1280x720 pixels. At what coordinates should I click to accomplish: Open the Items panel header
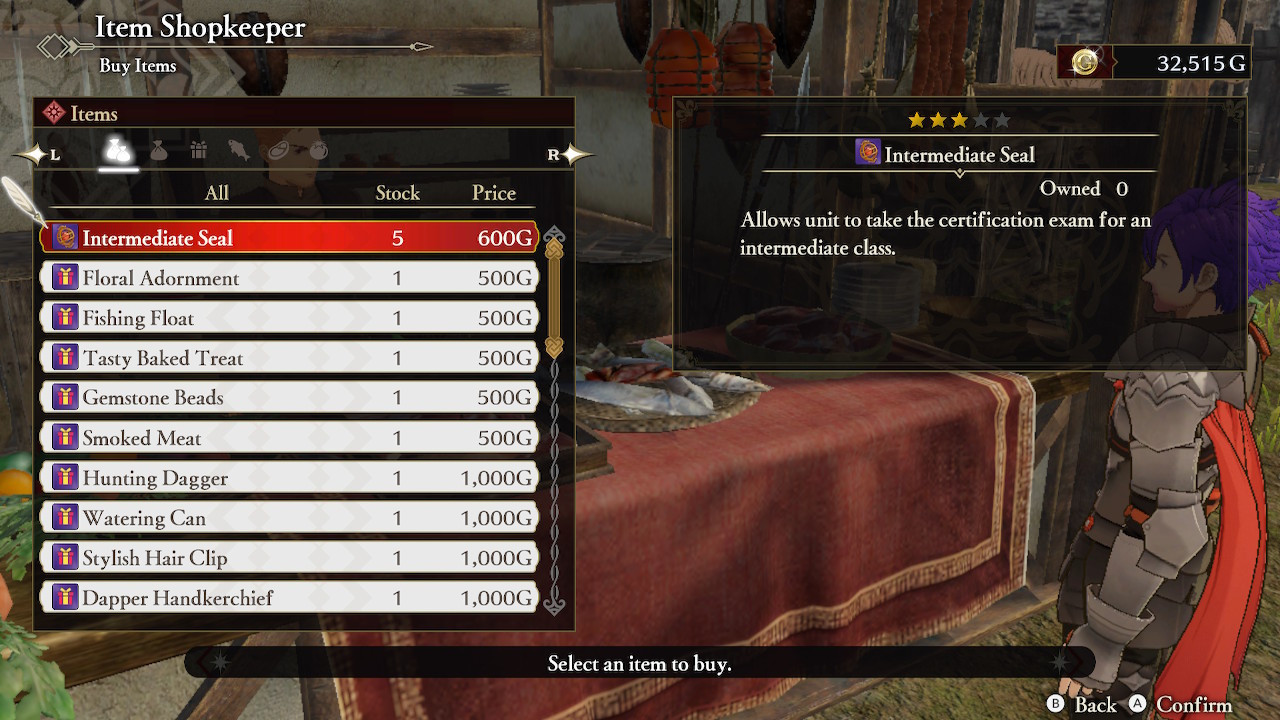[x=93, y=113]
